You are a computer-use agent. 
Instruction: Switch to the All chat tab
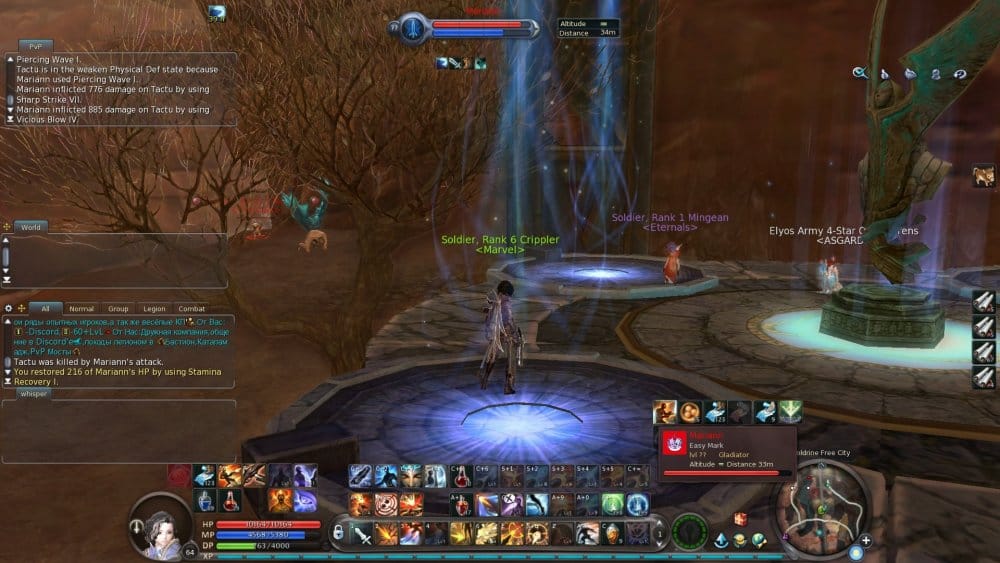(45, 309)
